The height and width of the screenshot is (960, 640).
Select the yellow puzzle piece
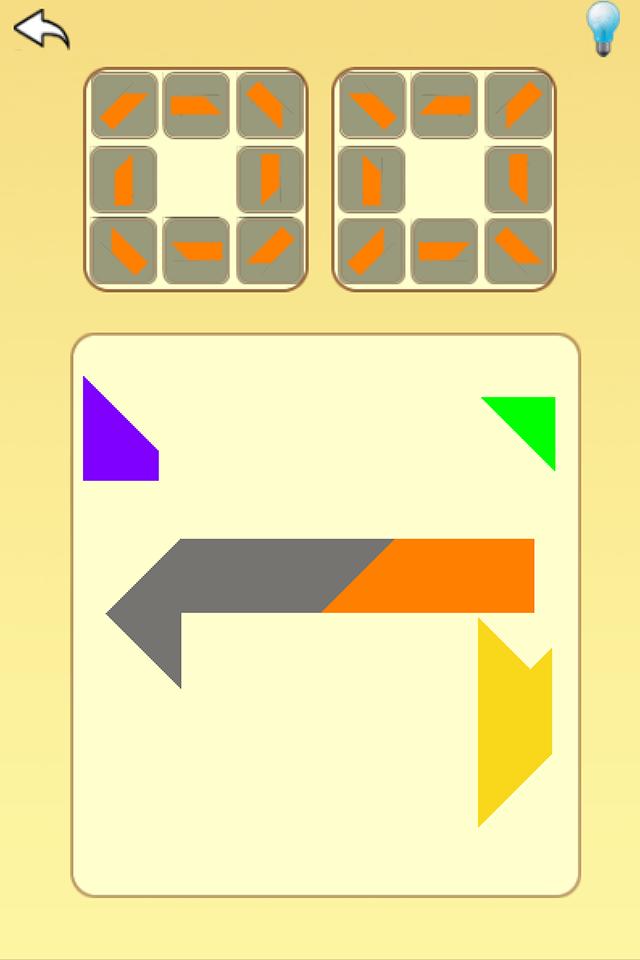512,725
